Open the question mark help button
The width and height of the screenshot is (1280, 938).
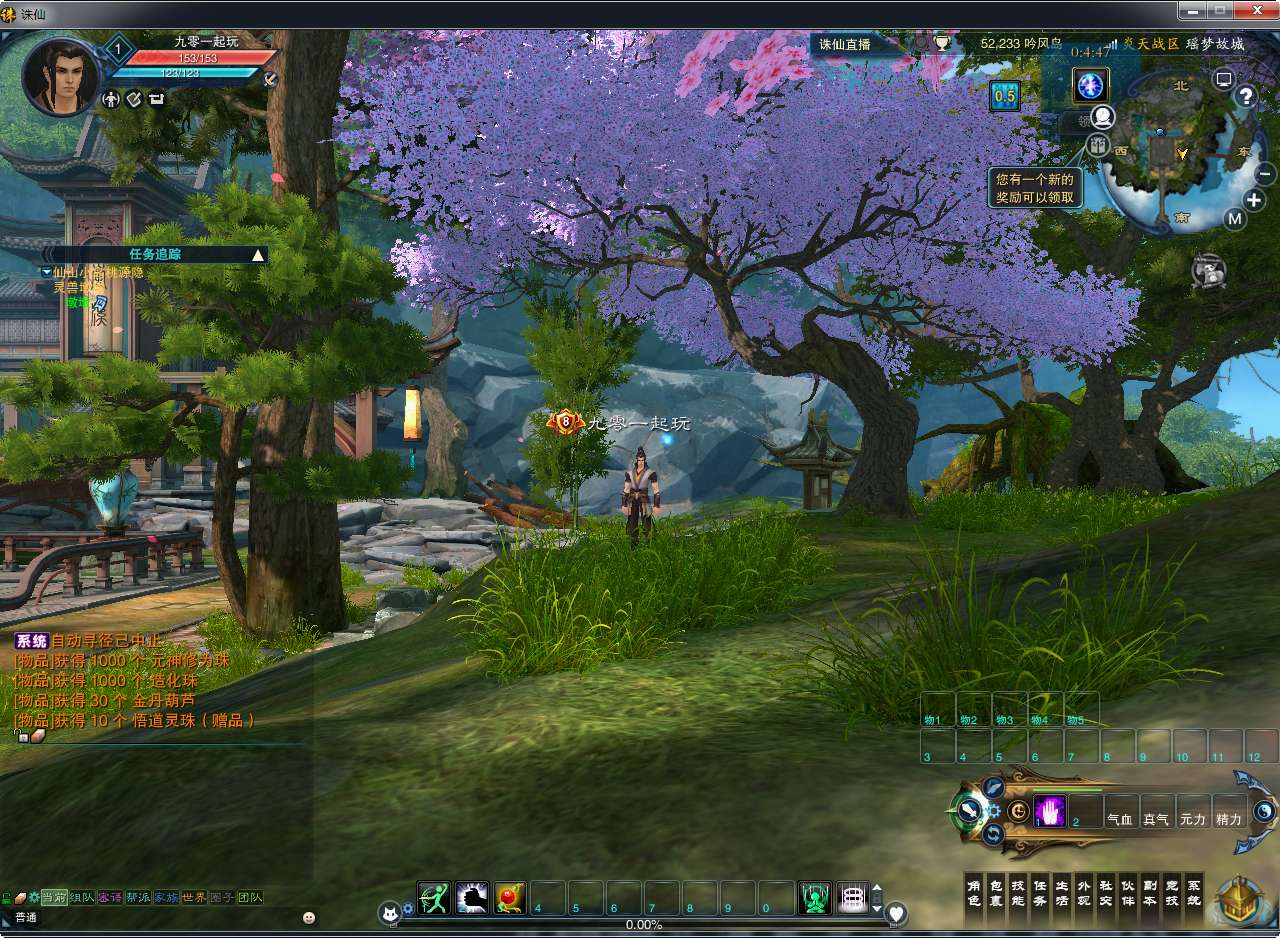coord(1246,96)
